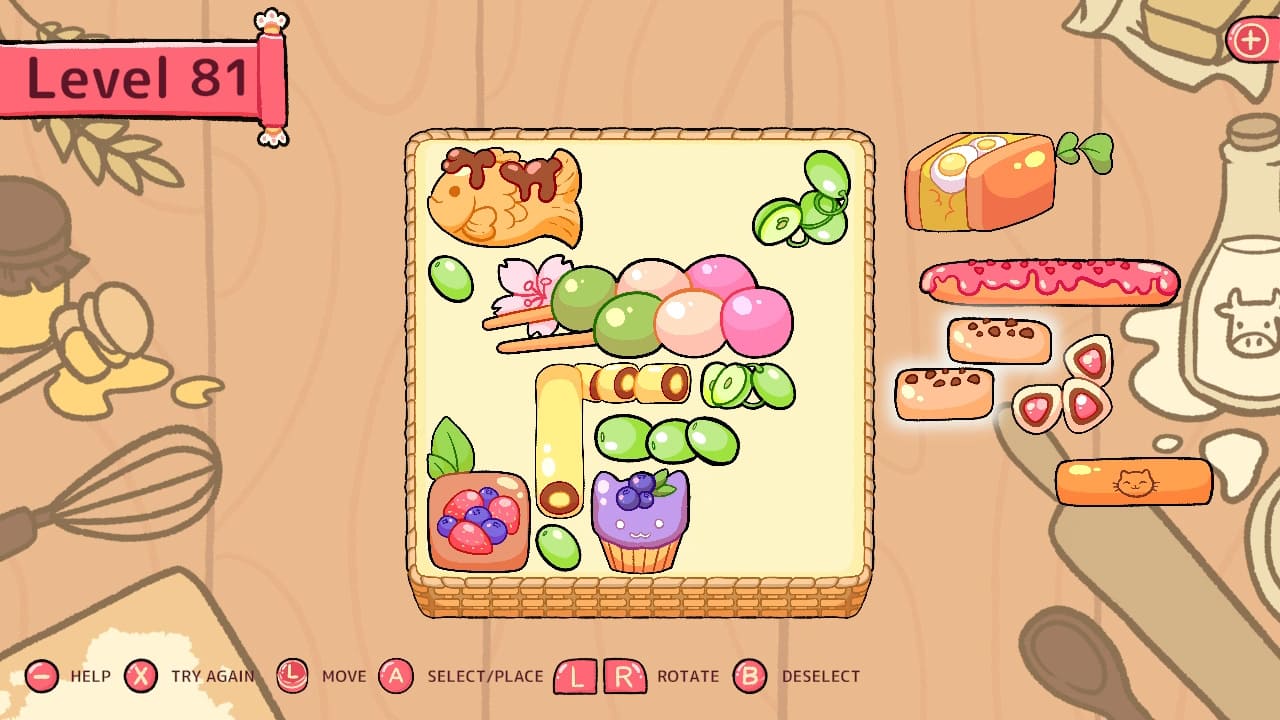Open Help with the minus button

[x=40, y=676]
